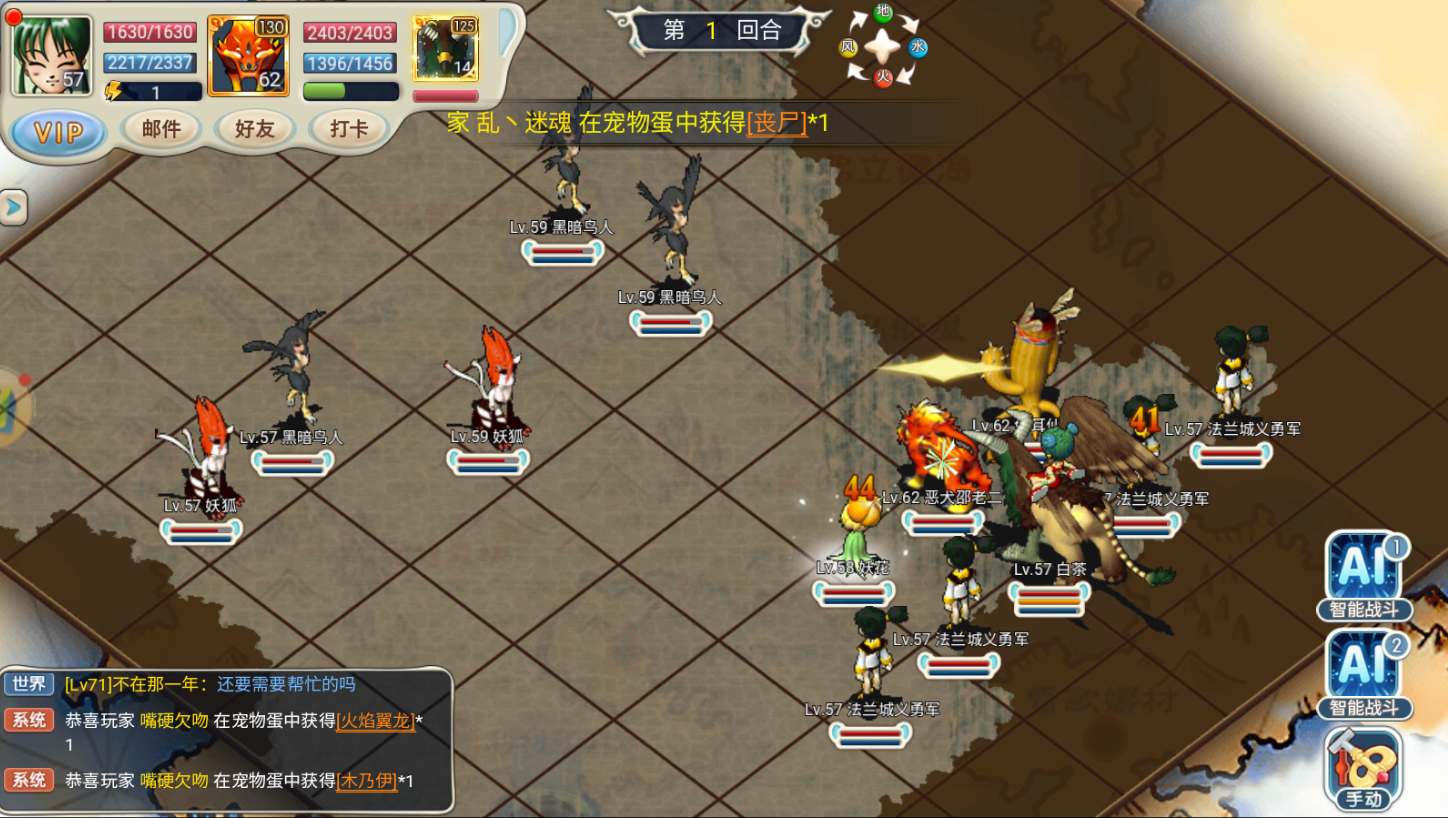Click the 丧尸 link in the announcement
The image size is (1448, 818).
[777, 123]
